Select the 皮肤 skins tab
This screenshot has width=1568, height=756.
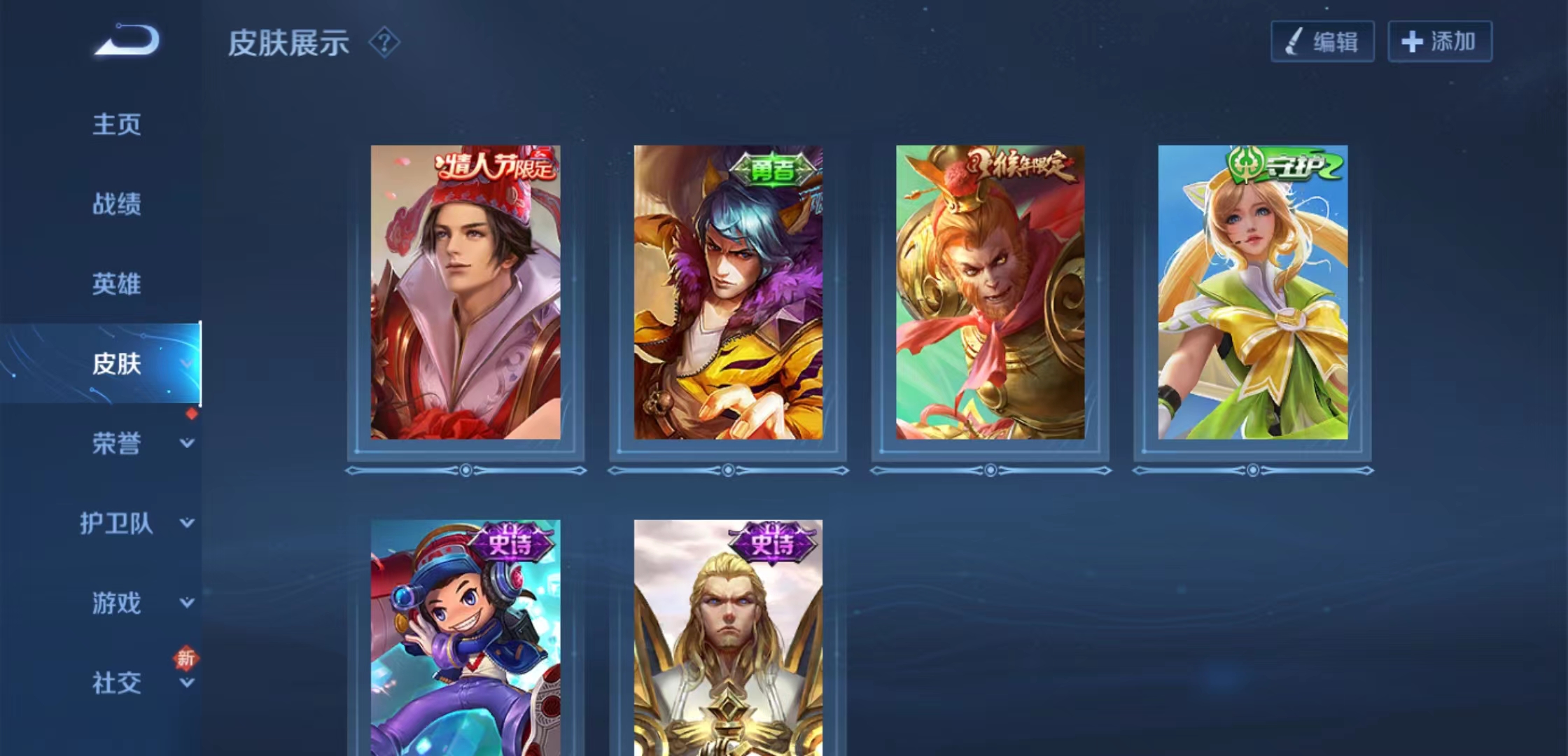(x=117, y=364)
